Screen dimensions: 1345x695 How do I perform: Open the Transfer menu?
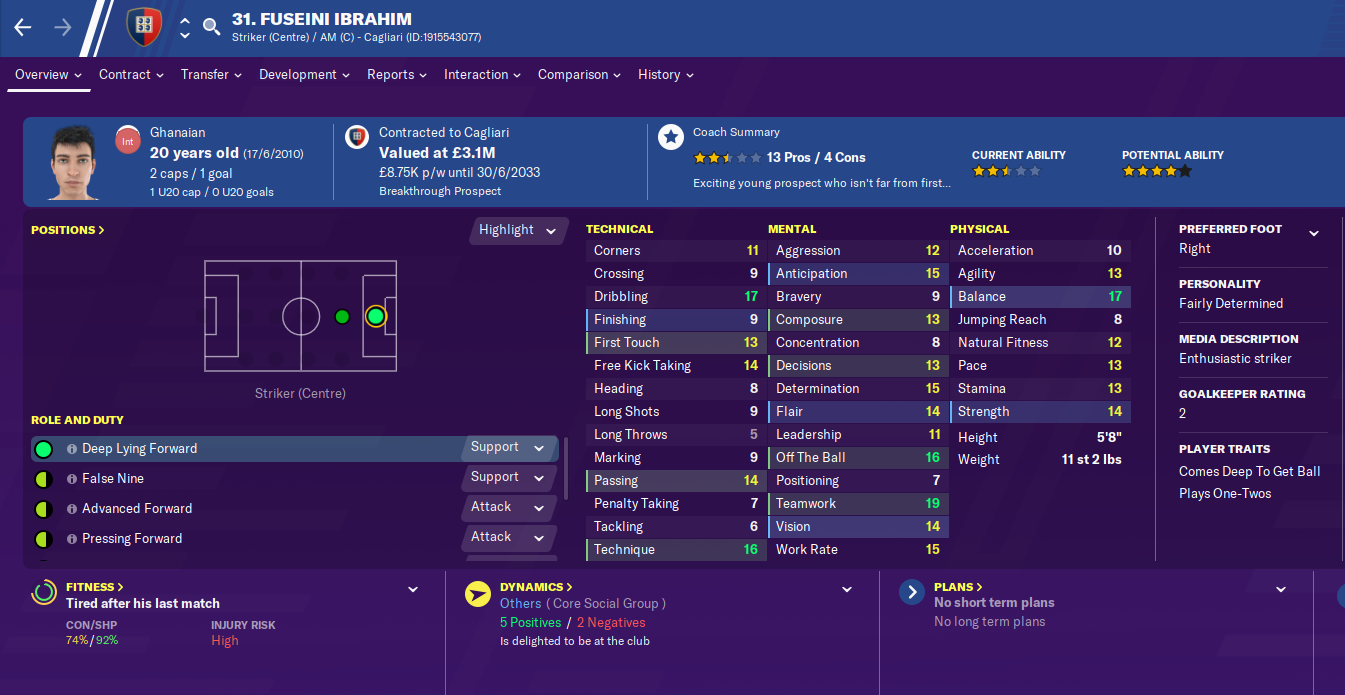coord(211,75)
